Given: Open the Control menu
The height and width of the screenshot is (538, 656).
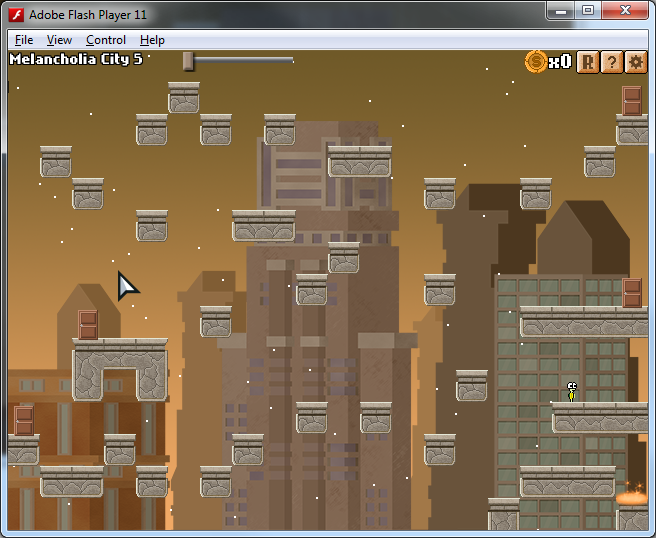Looking at the screenshot, I should [x=105, y=40].
